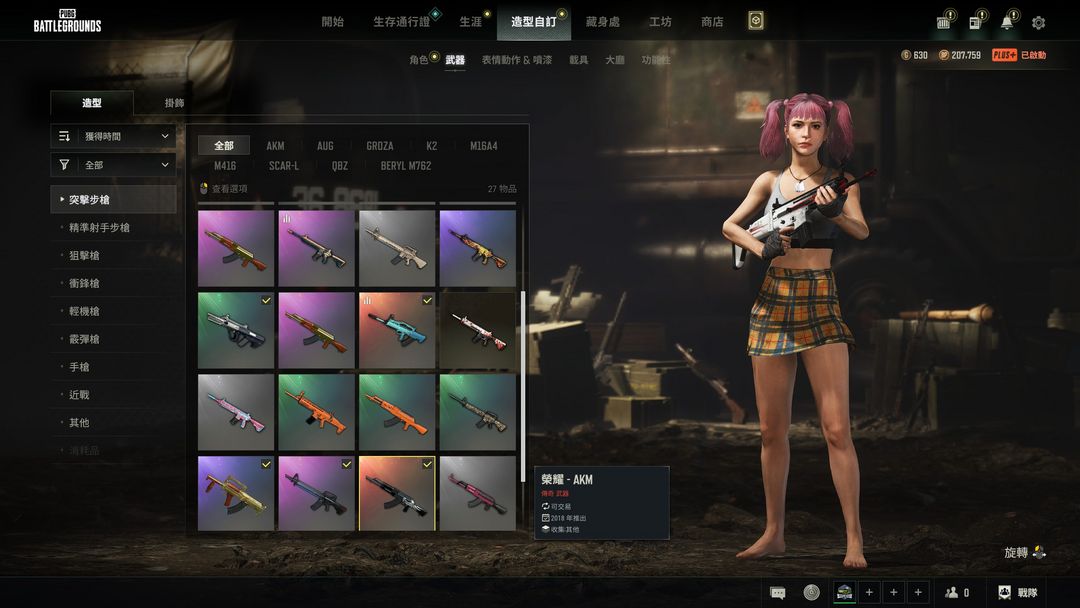Open the 戰隊 clan panel
The width and height of the screenshot is (1080, 608).
(1018, 592)
